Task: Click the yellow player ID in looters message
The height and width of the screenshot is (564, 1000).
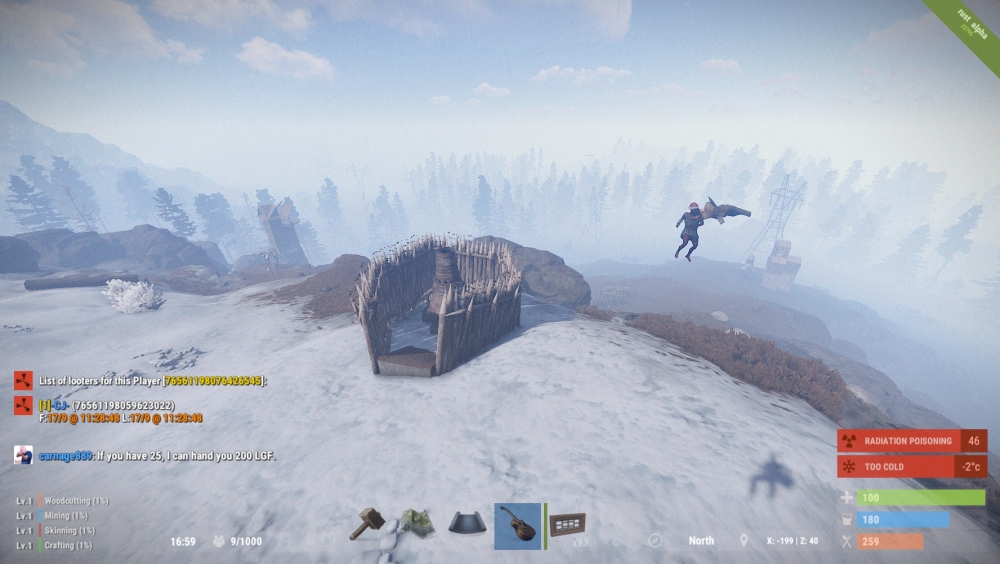Action: click(214, 381)
